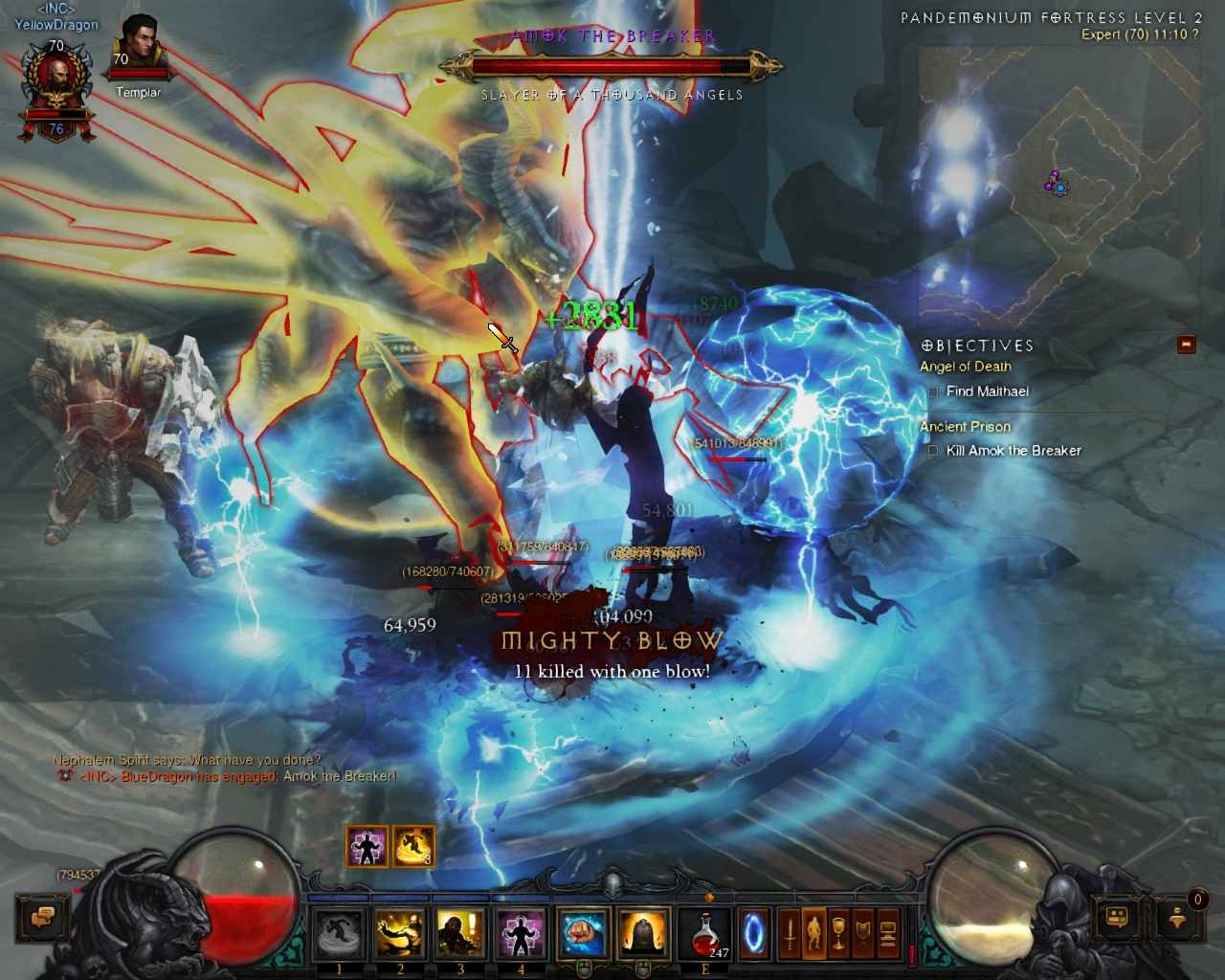Screen dimensions: 1225x980
Task: Open the shield banner menu button
Action: coord(863,933)
